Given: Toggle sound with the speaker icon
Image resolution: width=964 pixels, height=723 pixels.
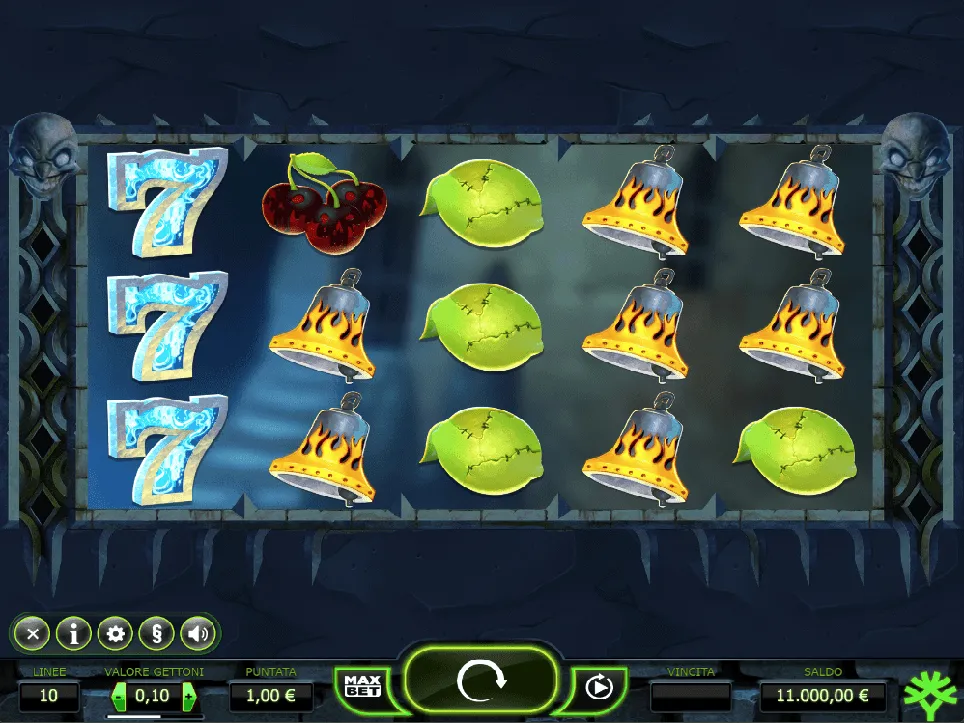Looking at the screenshot, I should coord(198,633).
